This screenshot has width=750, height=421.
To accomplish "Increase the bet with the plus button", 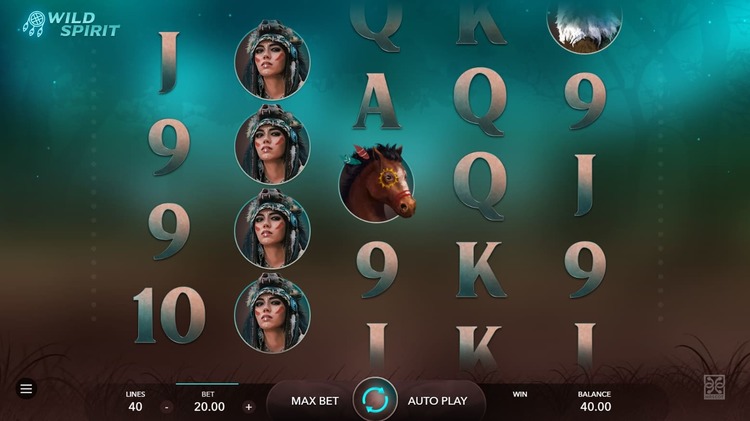I will click(249, 407).
